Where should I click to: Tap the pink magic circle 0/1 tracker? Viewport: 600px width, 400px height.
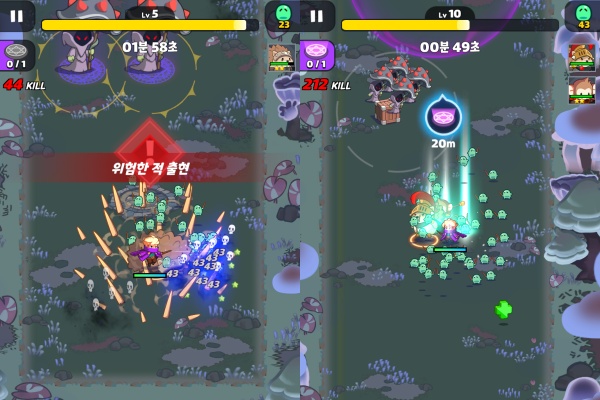tap(317, 54)
